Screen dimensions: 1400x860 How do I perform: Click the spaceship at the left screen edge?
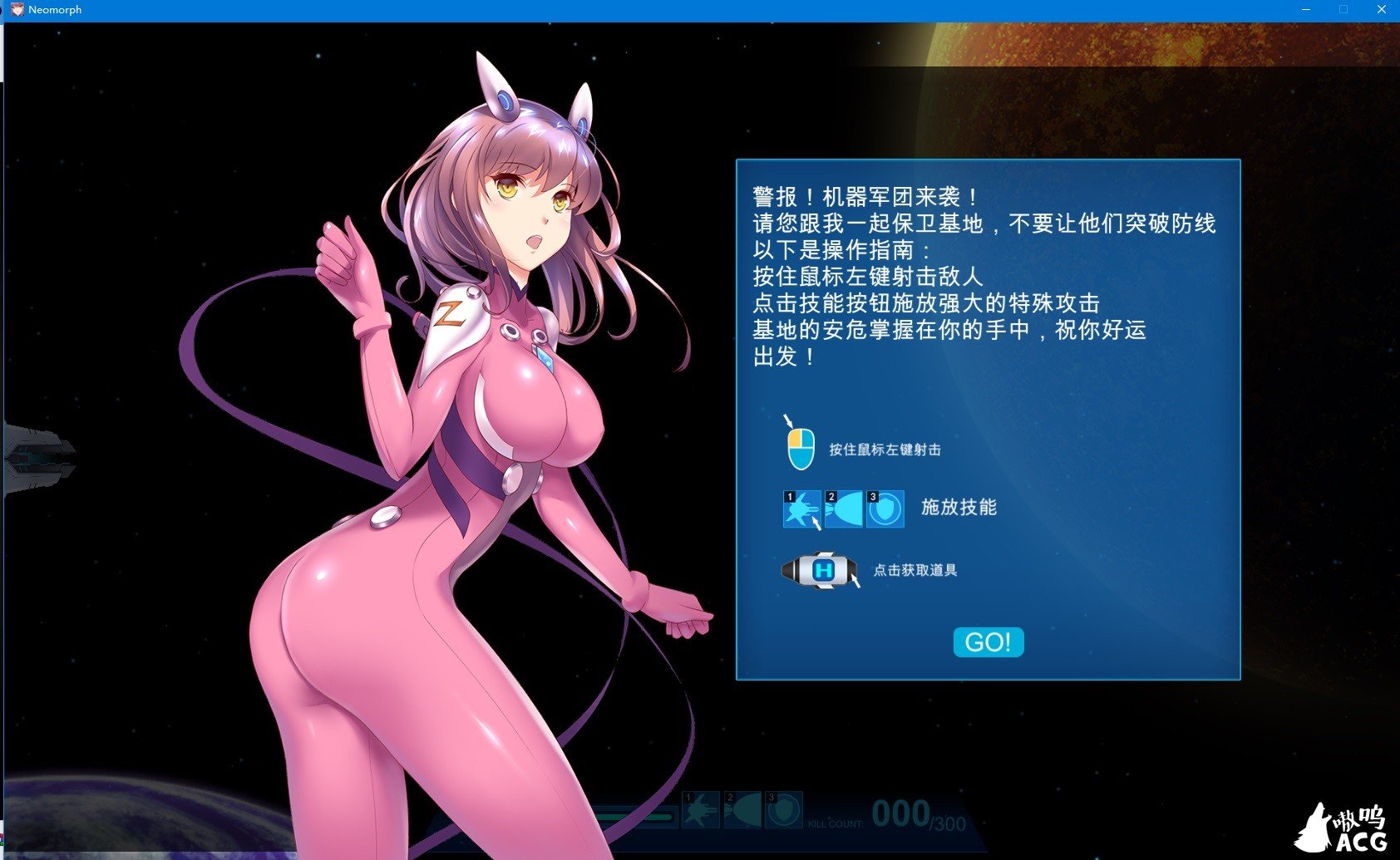coord(40,459)
